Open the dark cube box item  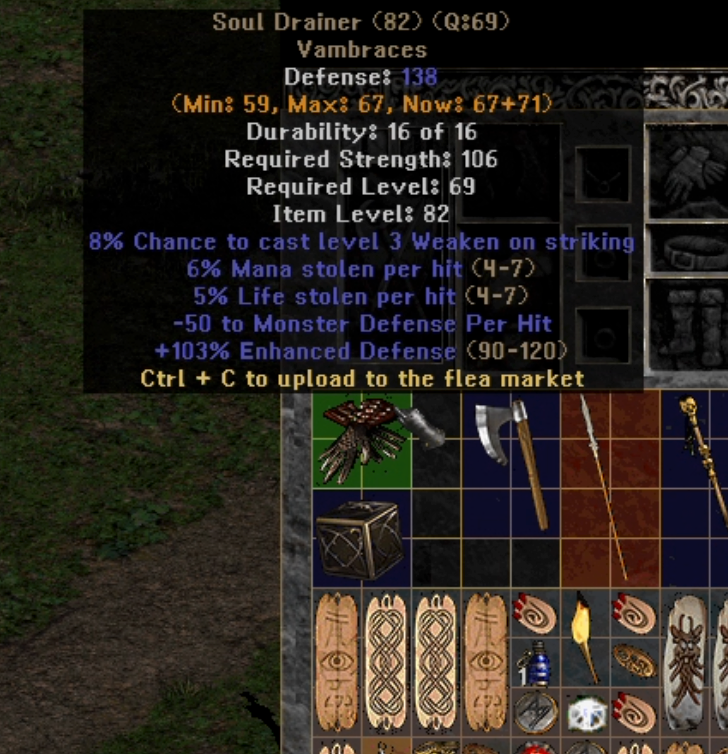360,537
